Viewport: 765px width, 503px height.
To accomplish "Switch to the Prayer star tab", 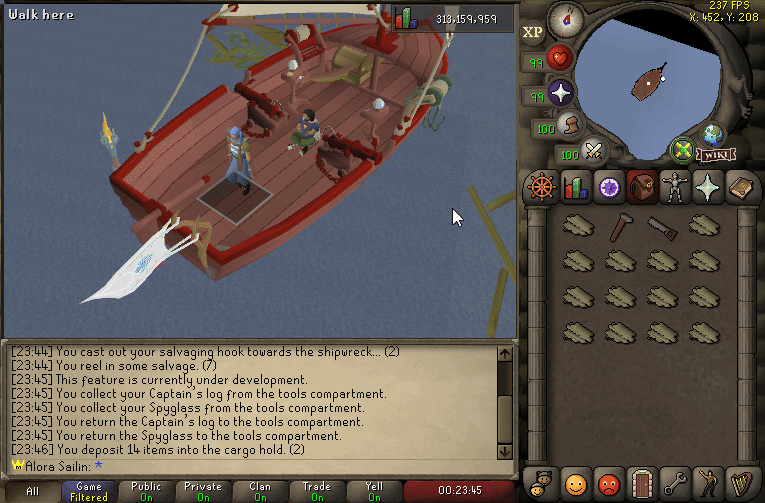I will pyautogui.click(x=707, y=187).
